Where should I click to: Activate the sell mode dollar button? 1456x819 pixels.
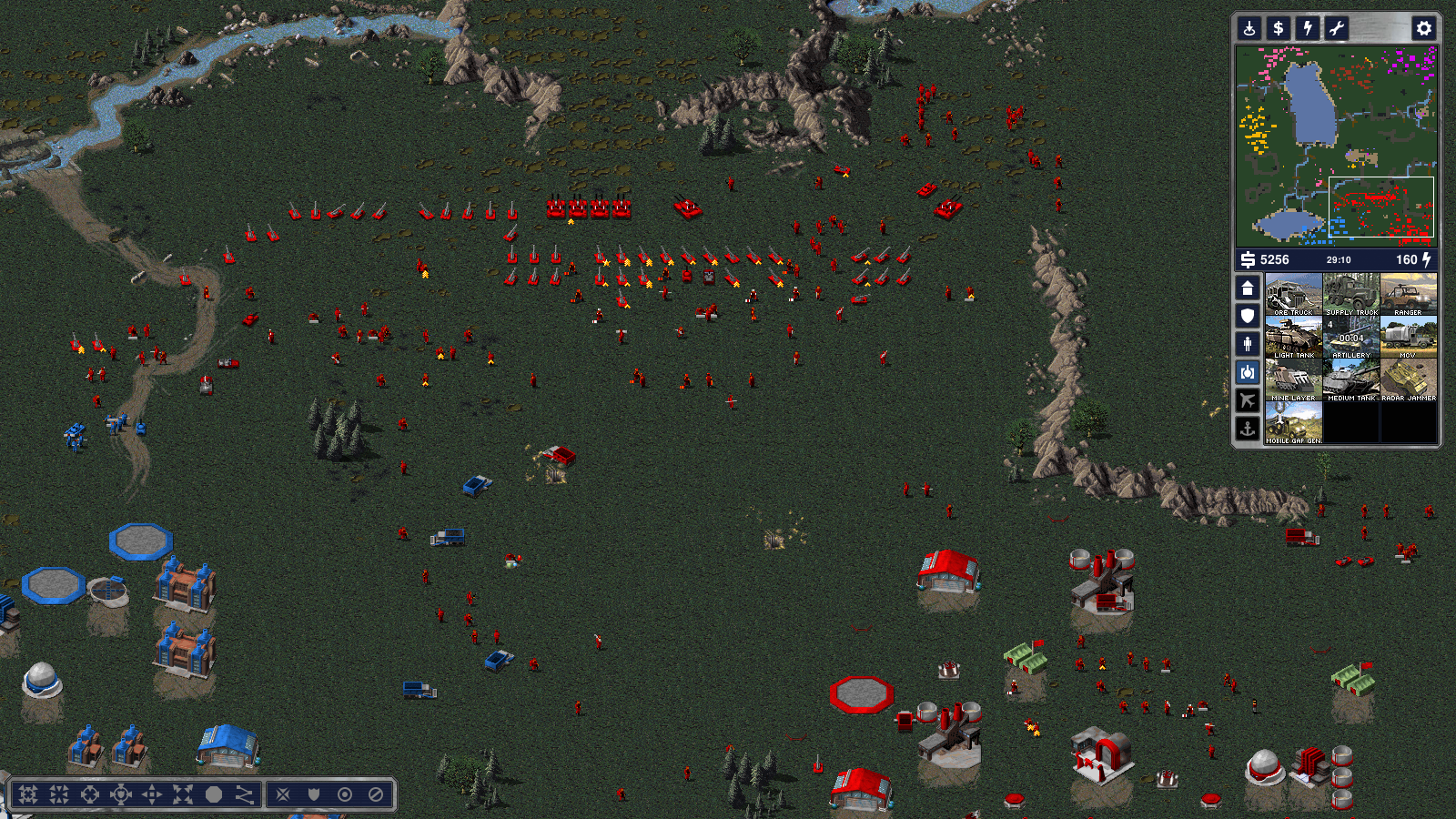1279,28
